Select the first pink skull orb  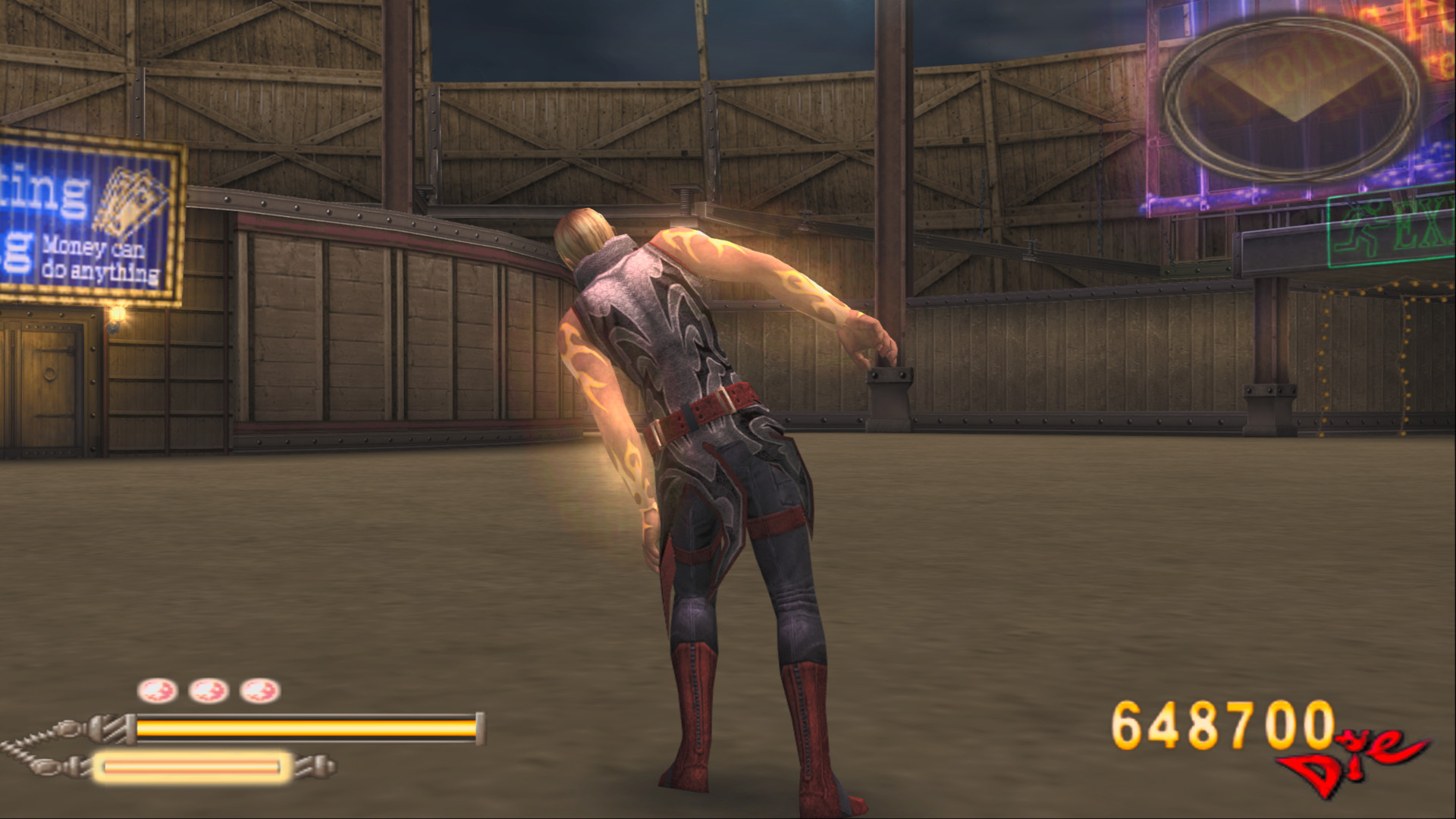(x=158, y=691)
